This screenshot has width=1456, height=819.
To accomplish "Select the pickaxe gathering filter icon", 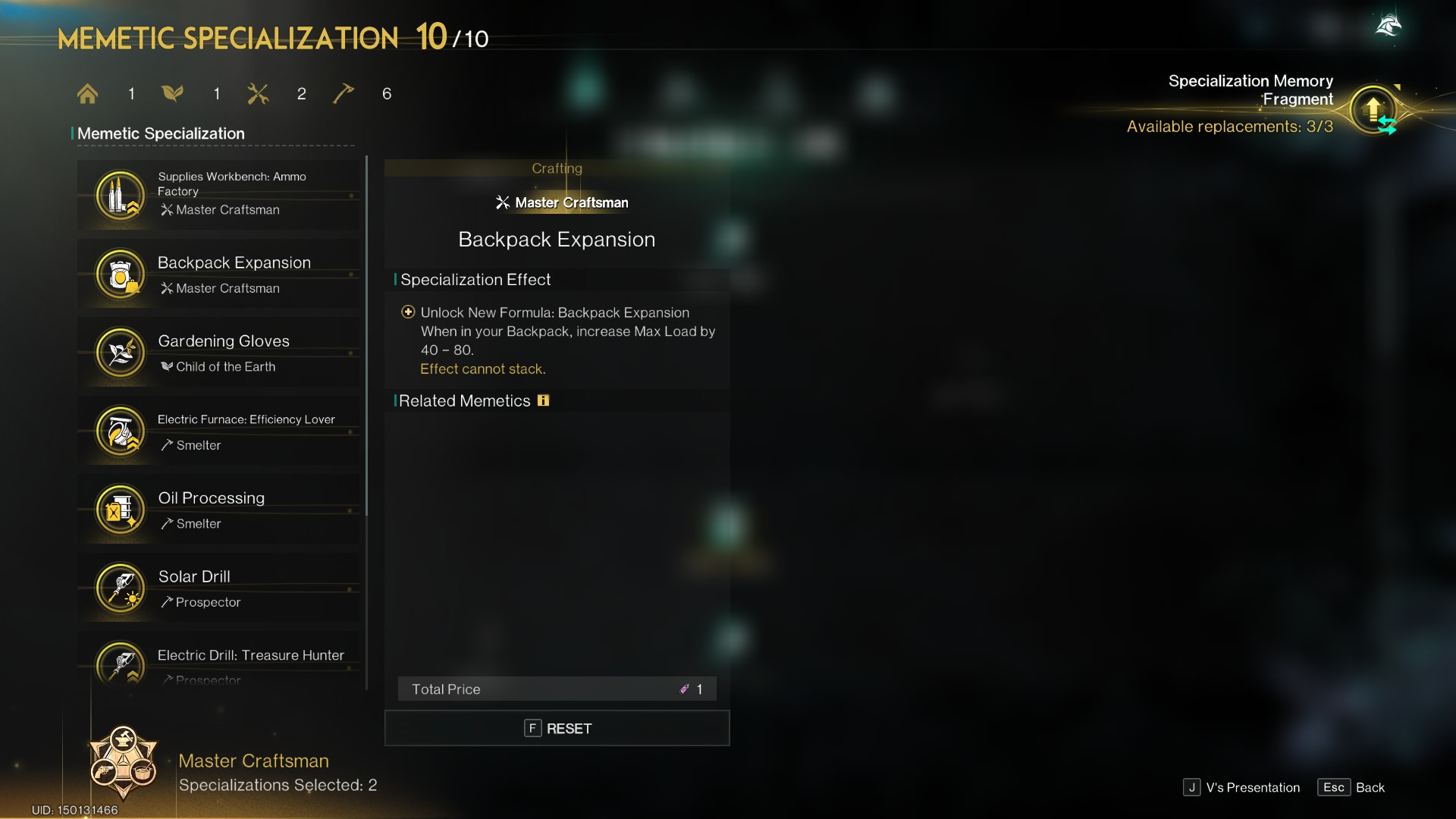I will 344,93.
